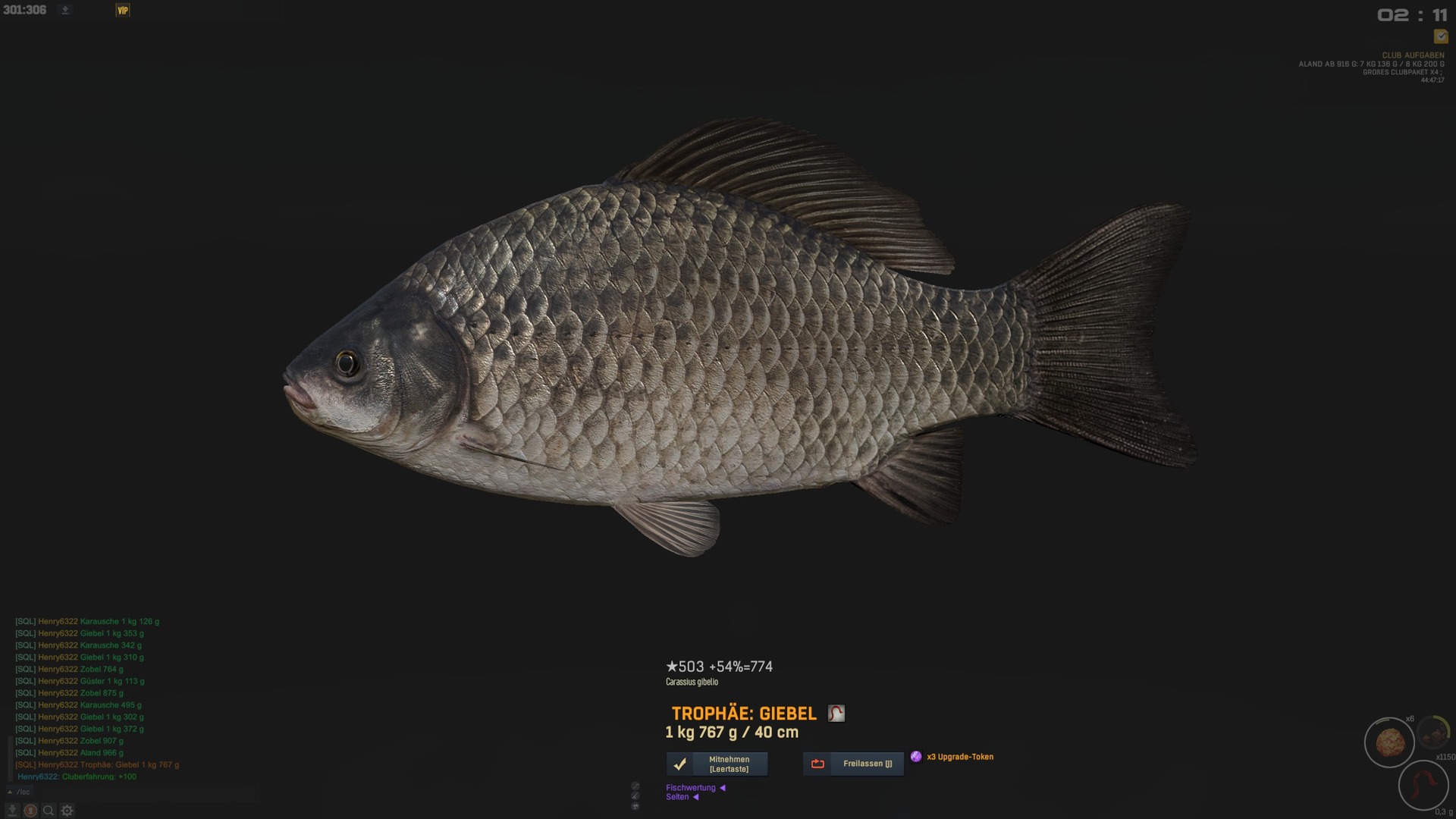Viewport: 1456px width, 819px height.
Task: Open chat settings via the gear icon
Action: (x=67, y=811)
